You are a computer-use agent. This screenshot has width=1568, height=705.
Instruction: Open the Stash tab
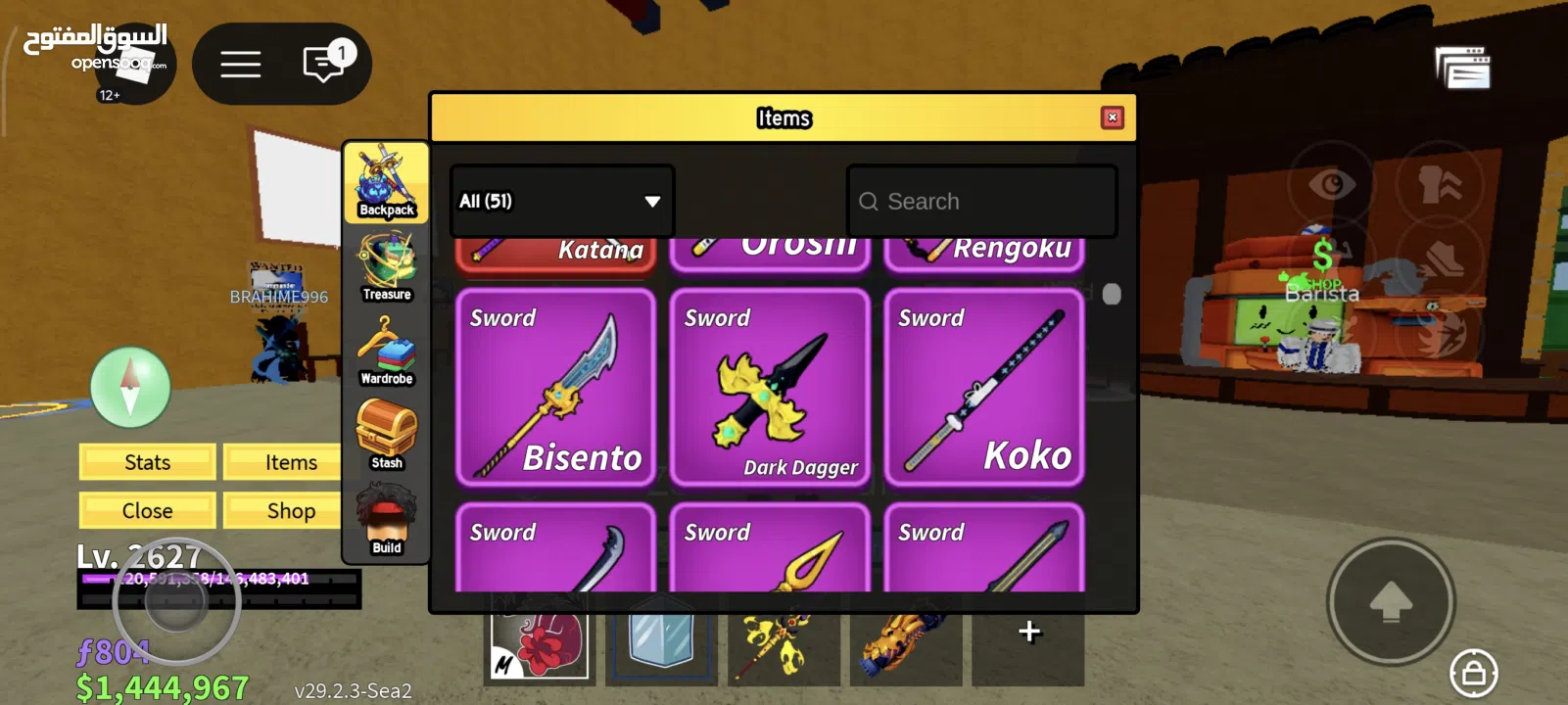(387, 435)
